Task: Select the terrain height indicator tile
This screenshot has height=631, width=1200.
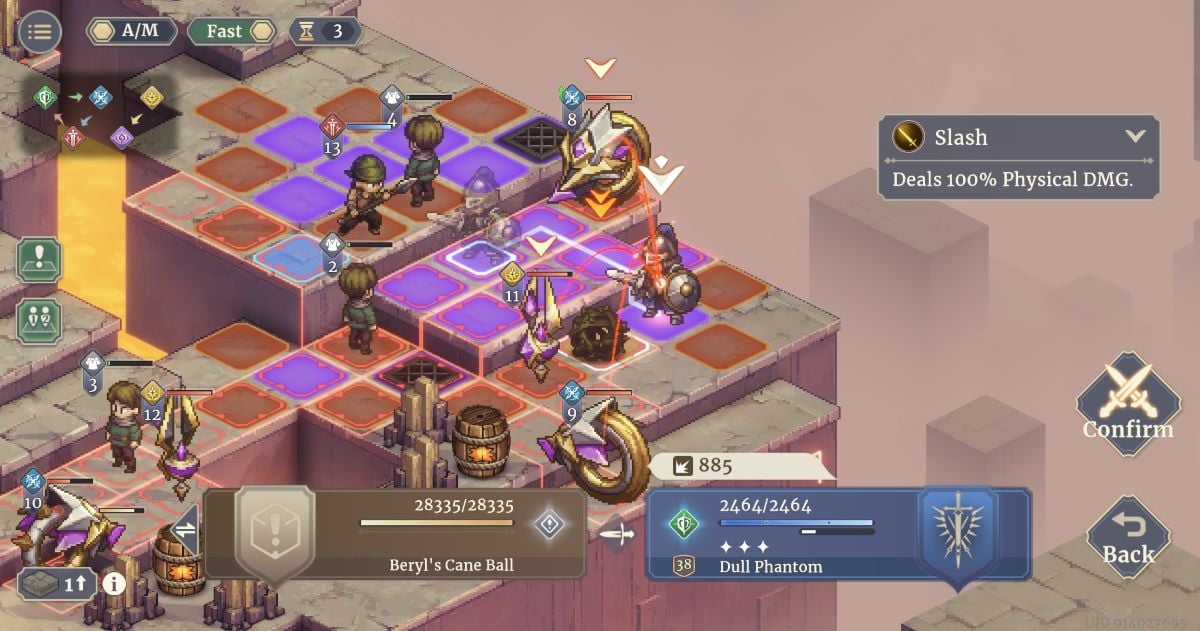Action: coord(56,584)
